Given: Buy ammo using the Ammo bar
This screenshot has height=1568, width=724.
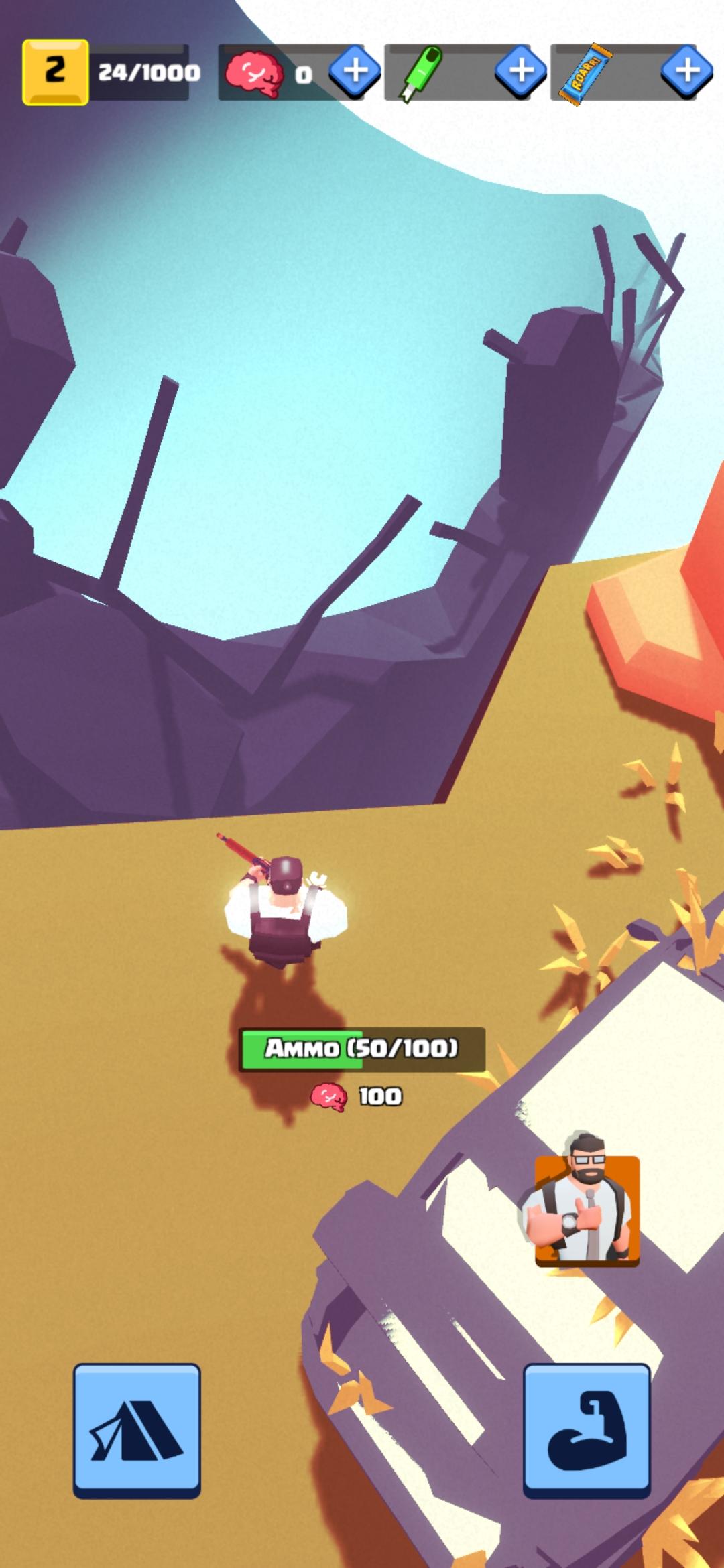Looking at the screenshot, I should point(362,1049).
